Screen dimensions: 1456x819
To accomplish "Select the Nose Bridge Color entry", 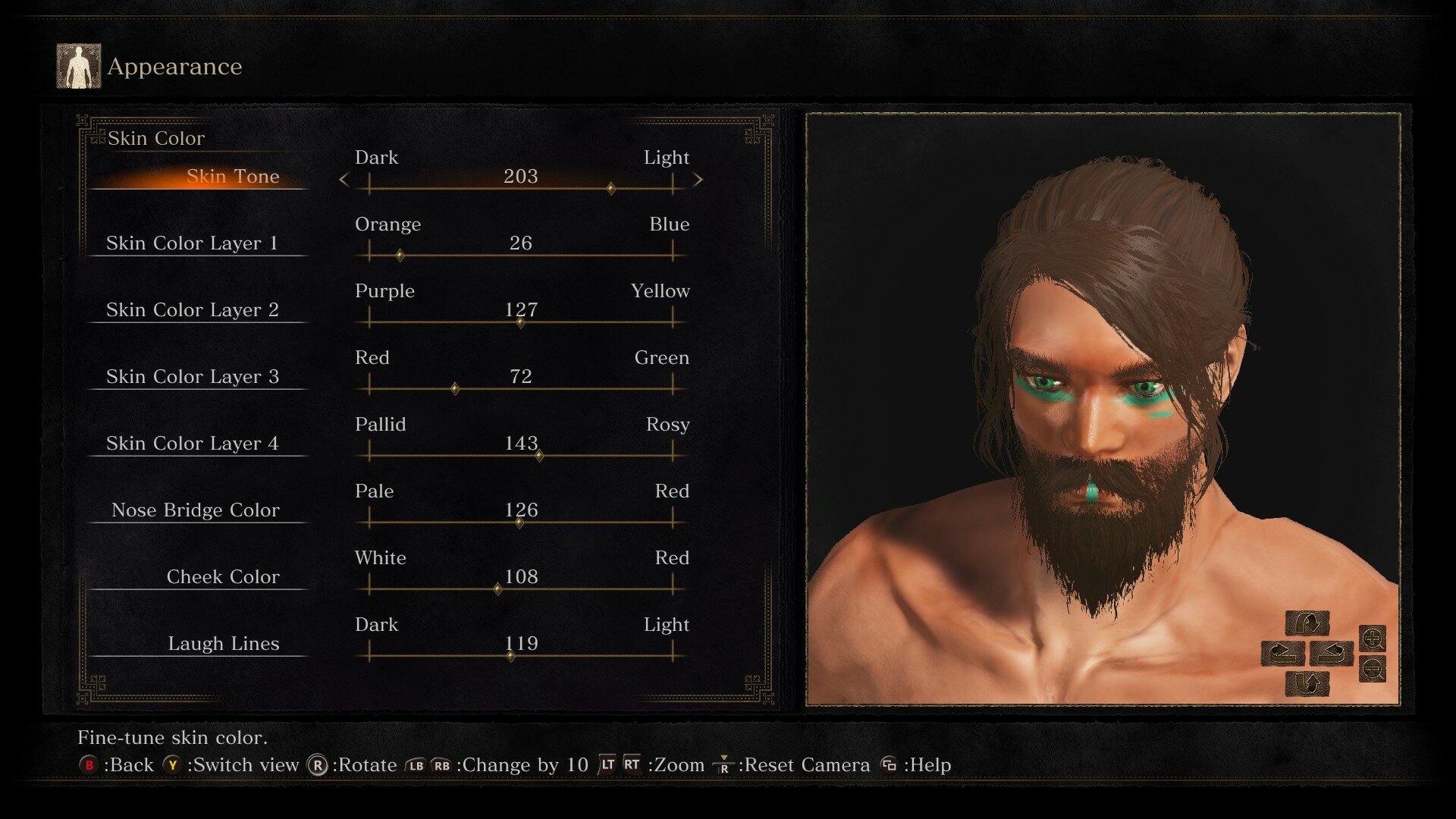I will click(195, 510).
